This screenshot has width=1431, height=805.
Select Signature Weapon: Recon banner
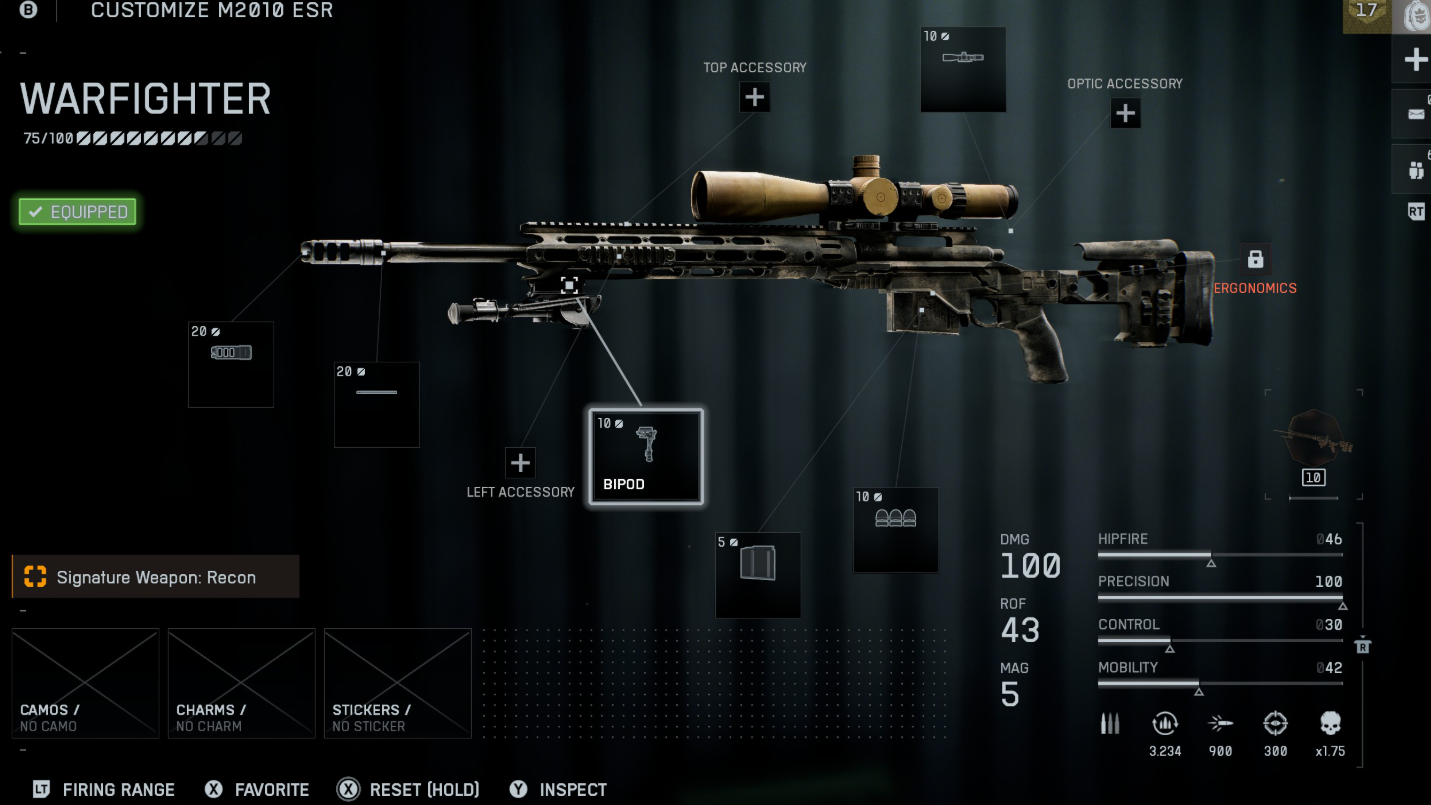coord(156,577)
